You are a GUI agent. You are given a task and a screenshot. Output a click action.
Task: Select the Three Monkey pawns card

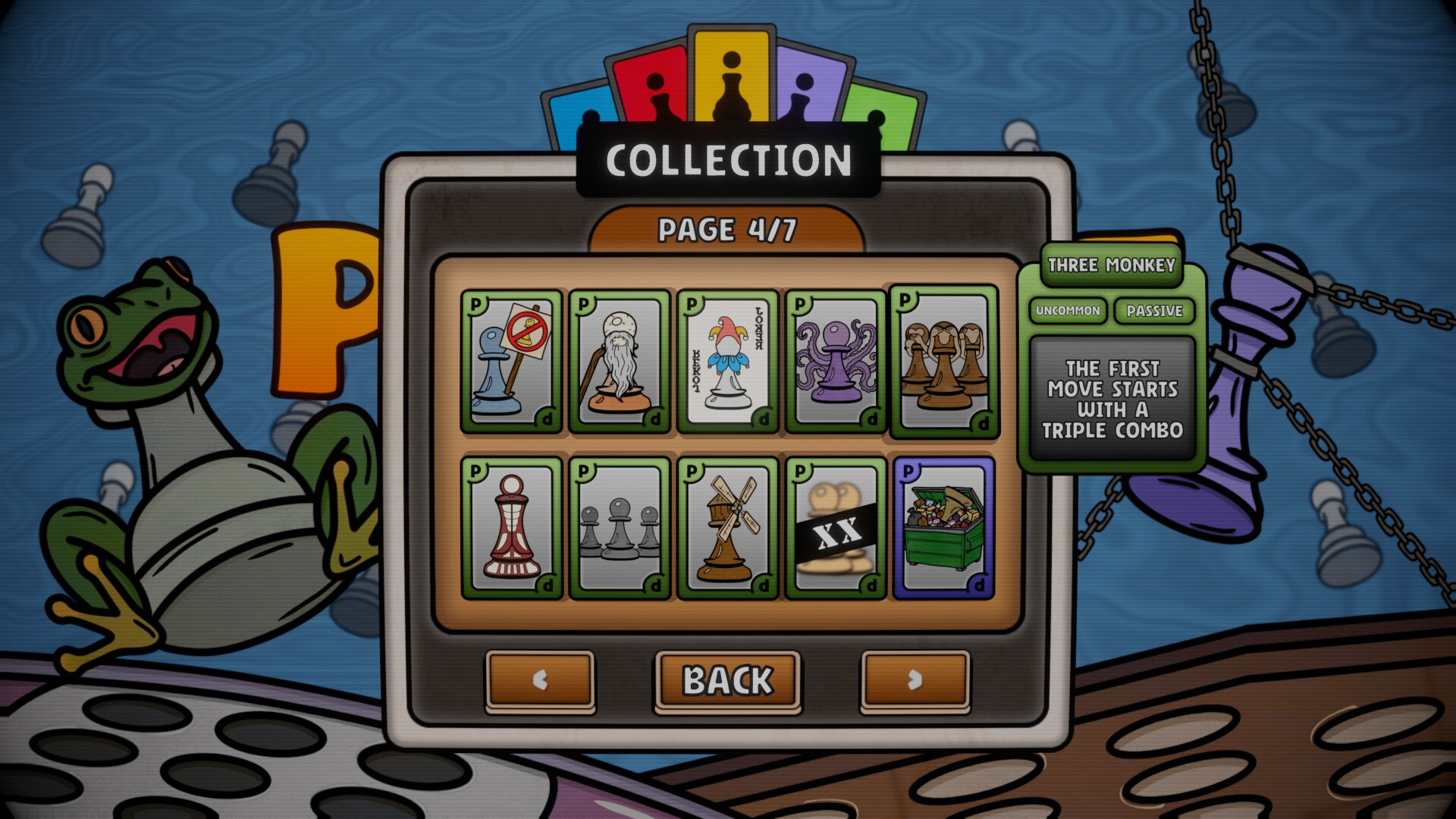(943, 362)
